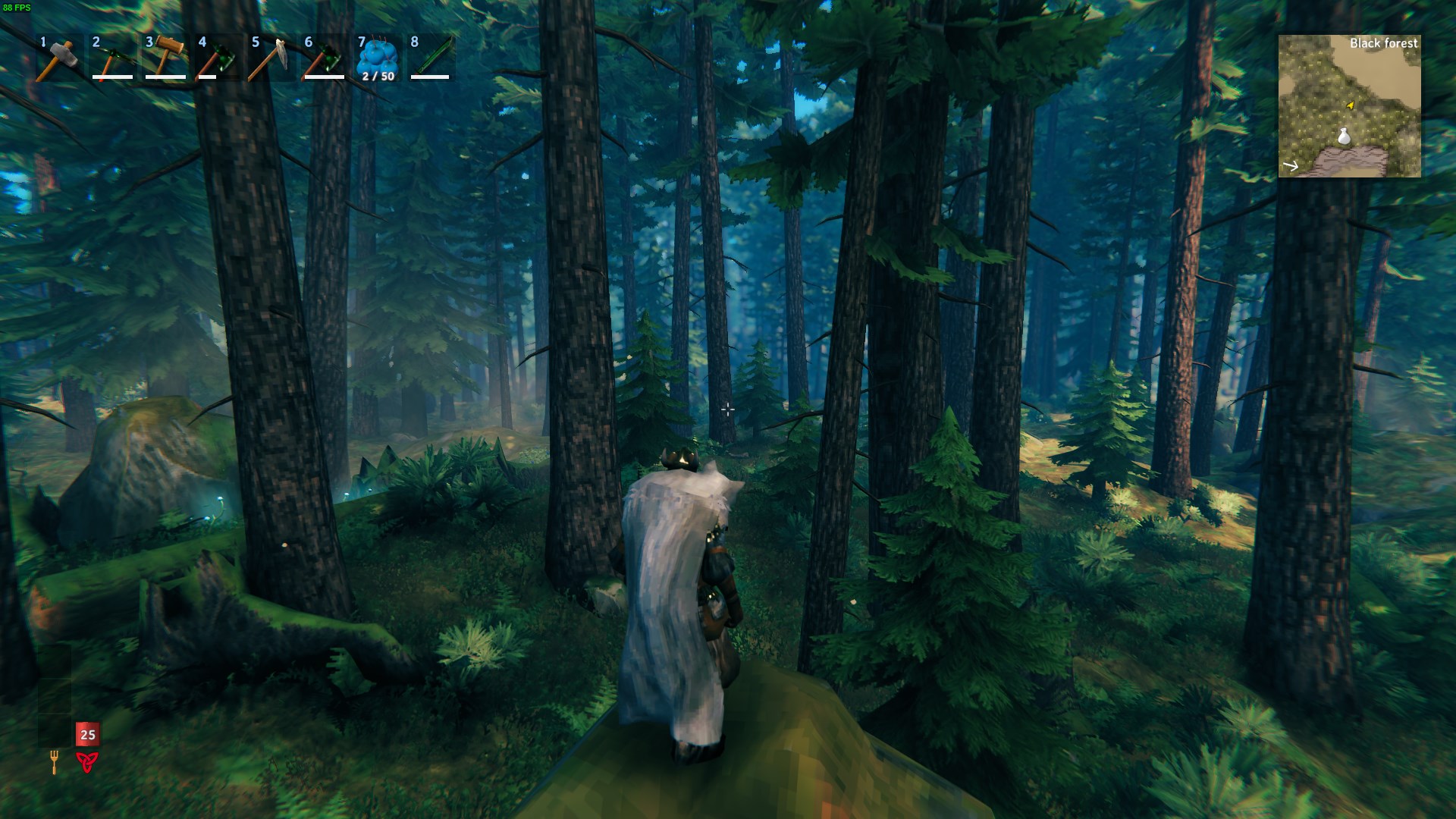The width and height of the screenshot is (1456, 819).
Task: Choose the wooden build hammer slot
Action: click(x=165, y=58)
